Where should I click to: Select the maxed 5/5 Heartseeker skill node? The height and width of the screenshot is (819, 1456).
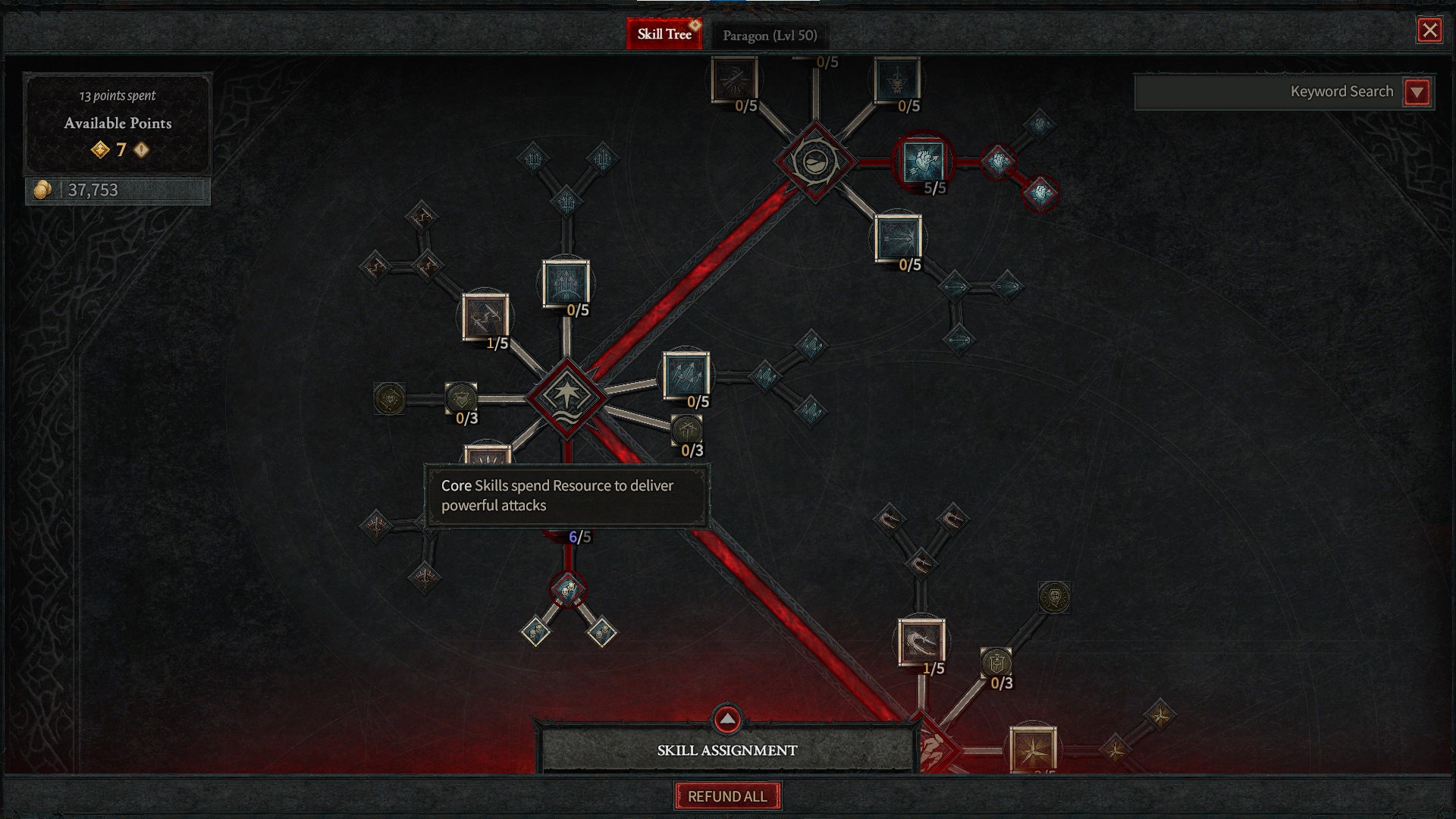click(923, 162)
